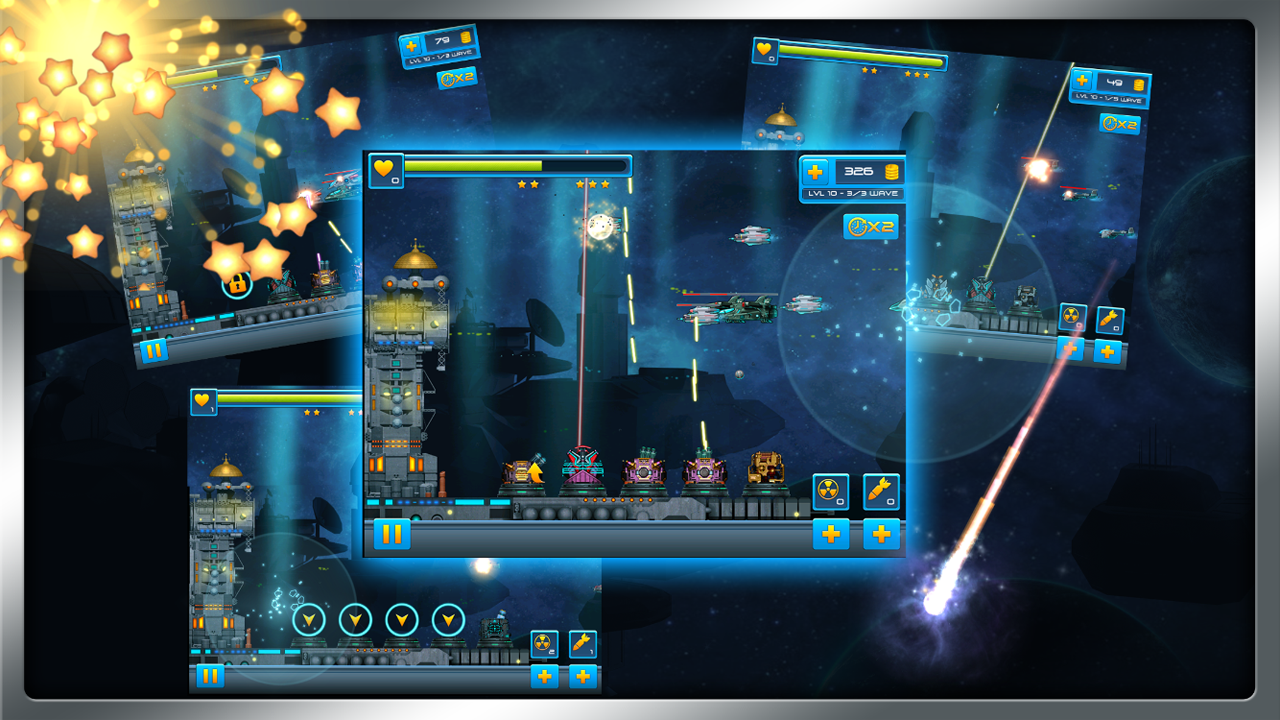Expand the rightmost arrow build marker
The width and height of the screenshot is (1280, 720).
click(x=447, y=620)
